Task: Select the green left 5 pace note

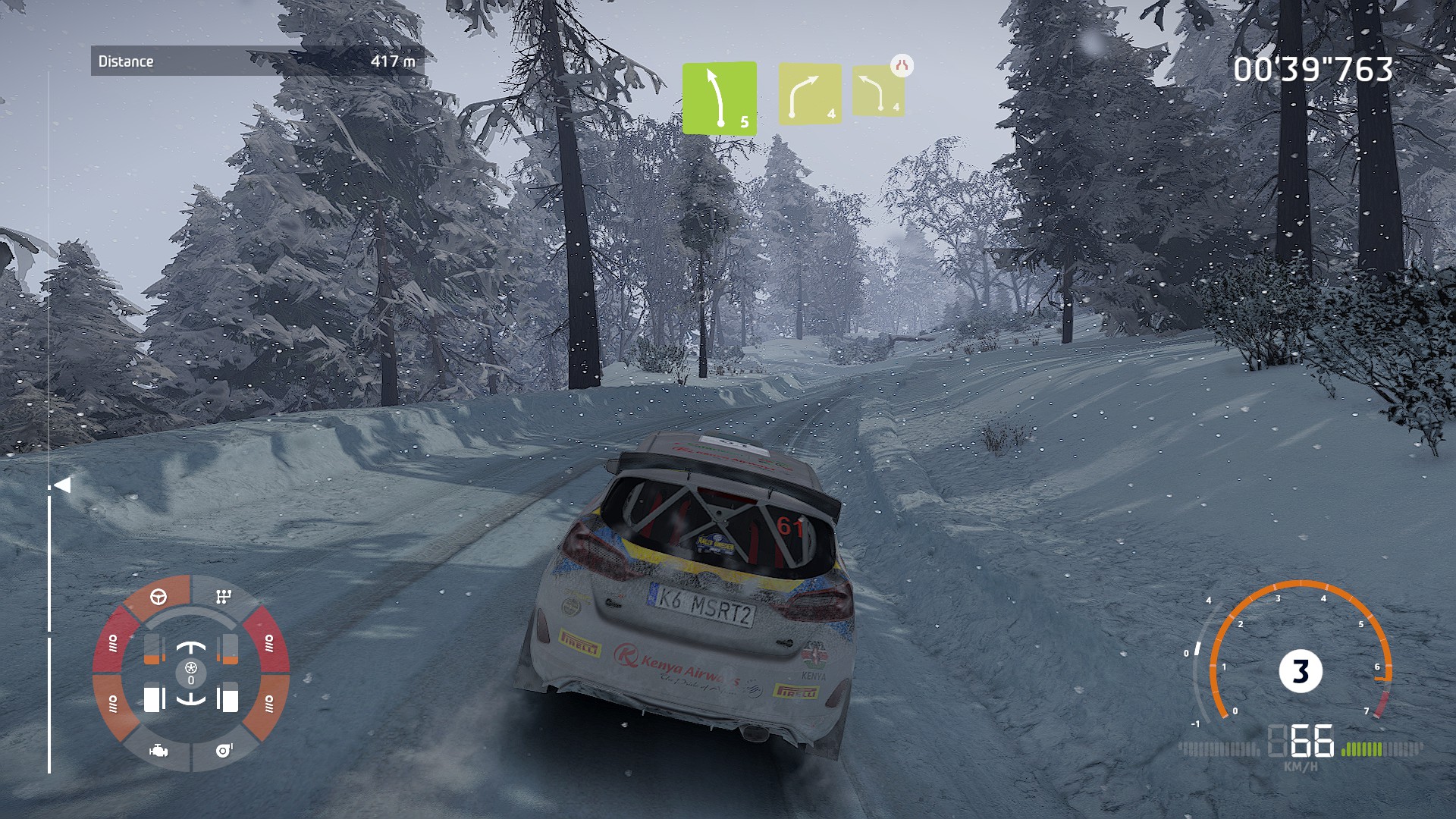Action: click(719, 99)
